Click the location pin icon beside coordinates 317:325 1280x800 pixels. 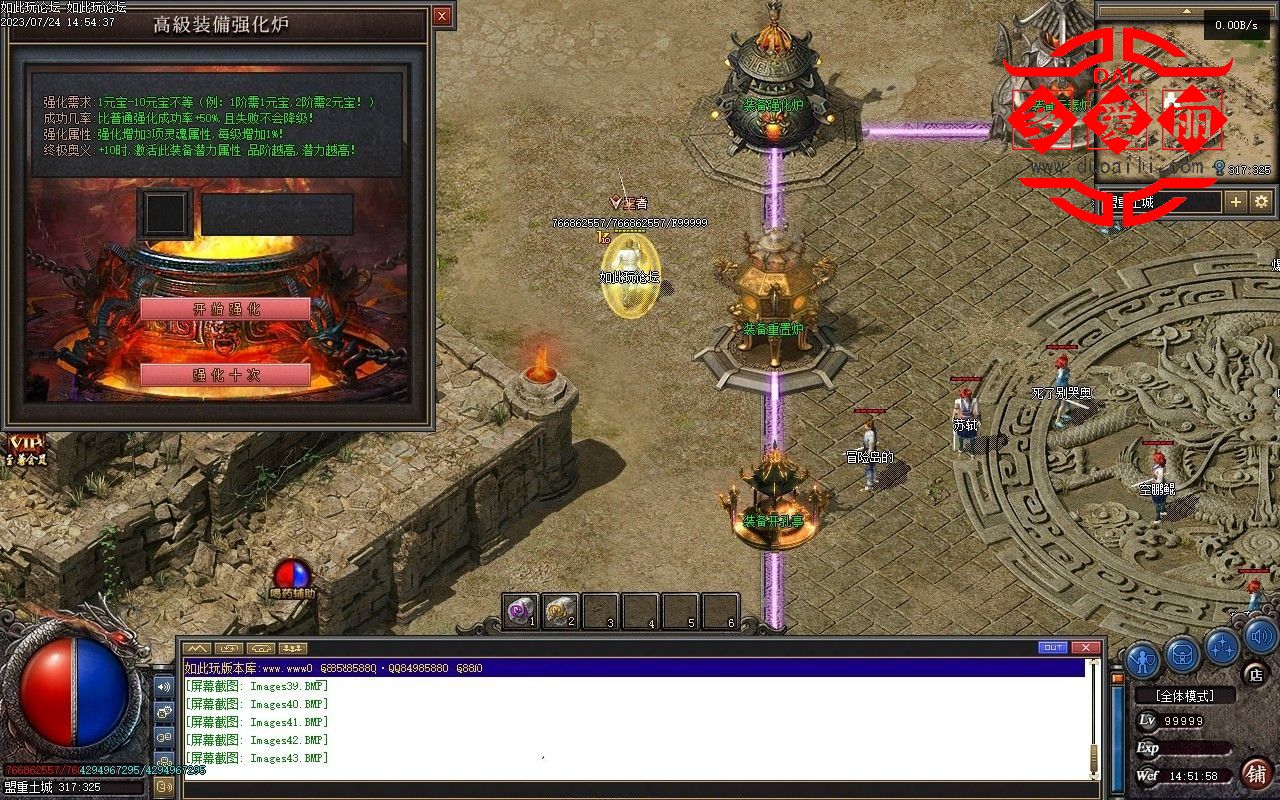point(1219,167)
